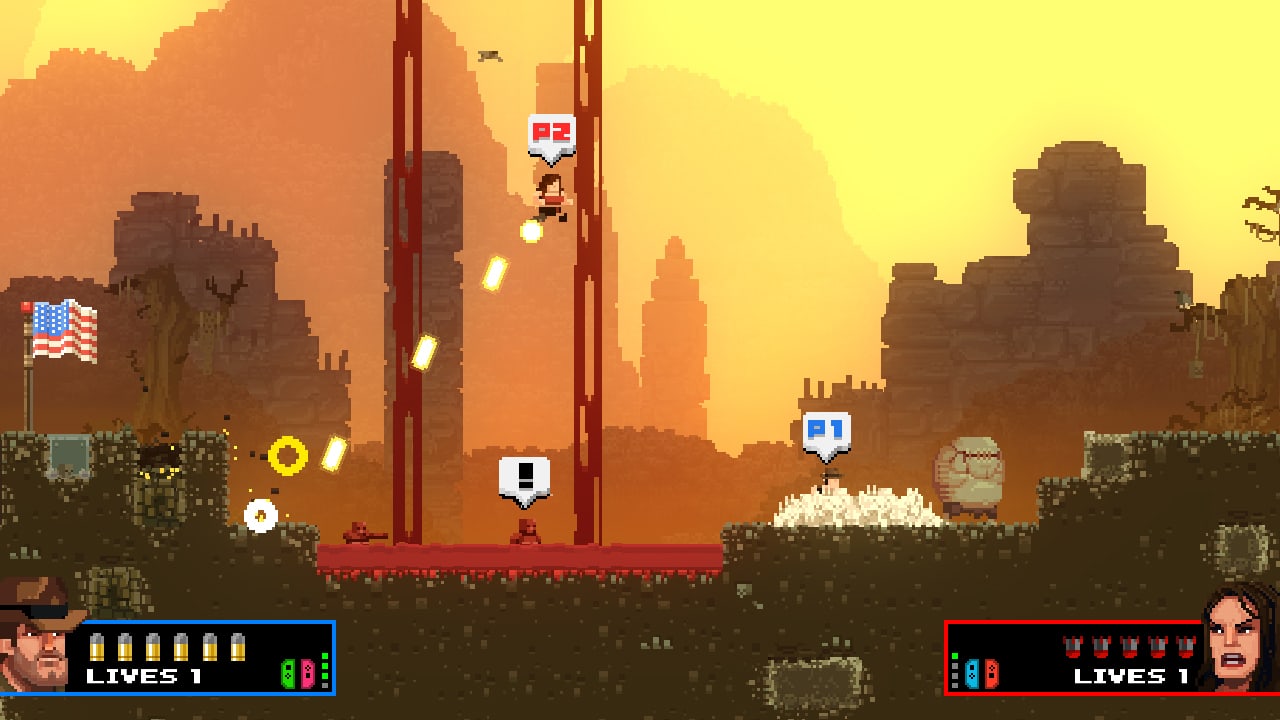Click the LIVES 1 text in P1's panel
The width and height of the screenshot is (1280, 720).
(143, 676)
